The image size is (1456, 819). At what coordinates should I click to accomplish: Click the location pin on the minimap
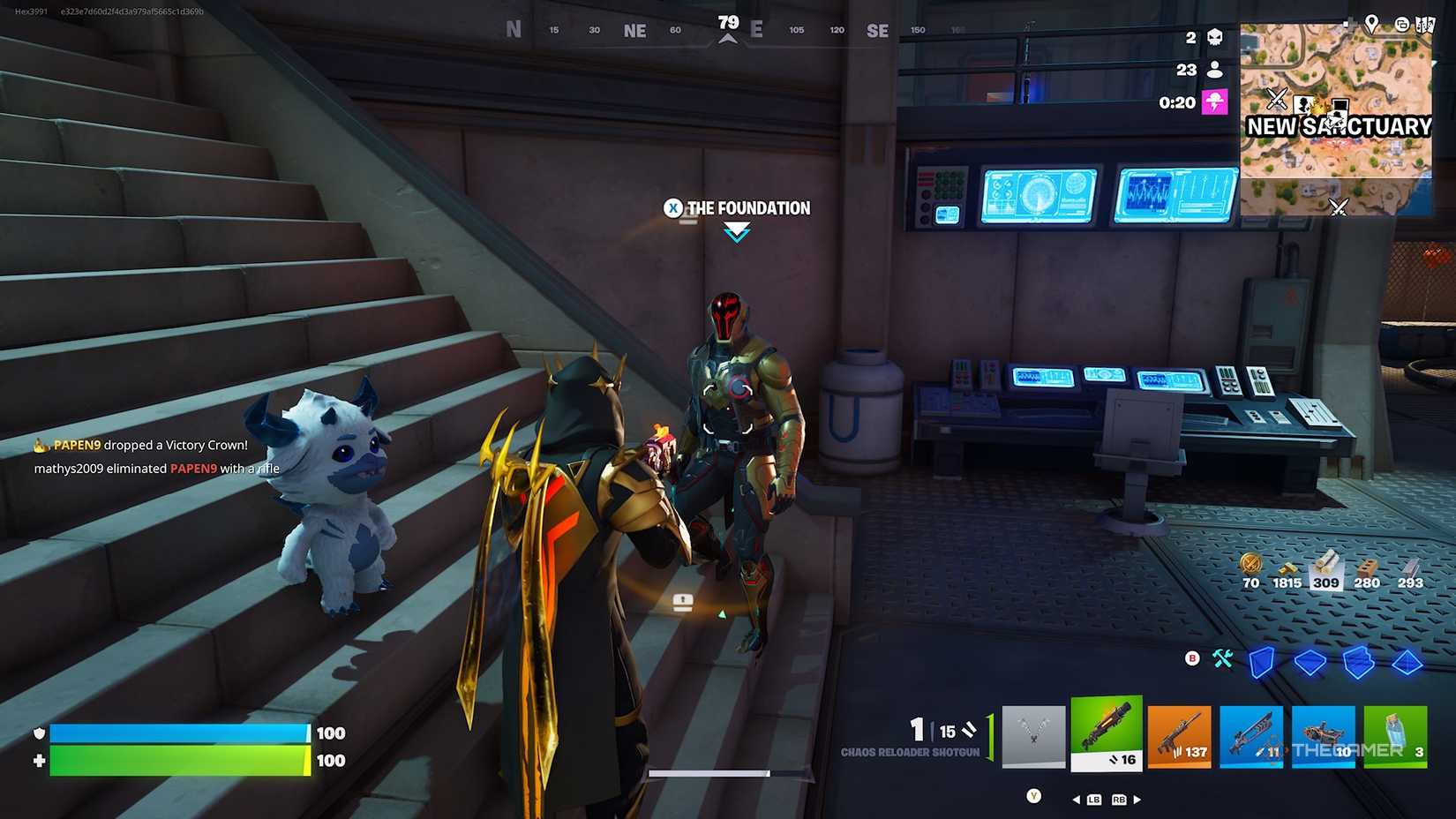(1371, 24)
